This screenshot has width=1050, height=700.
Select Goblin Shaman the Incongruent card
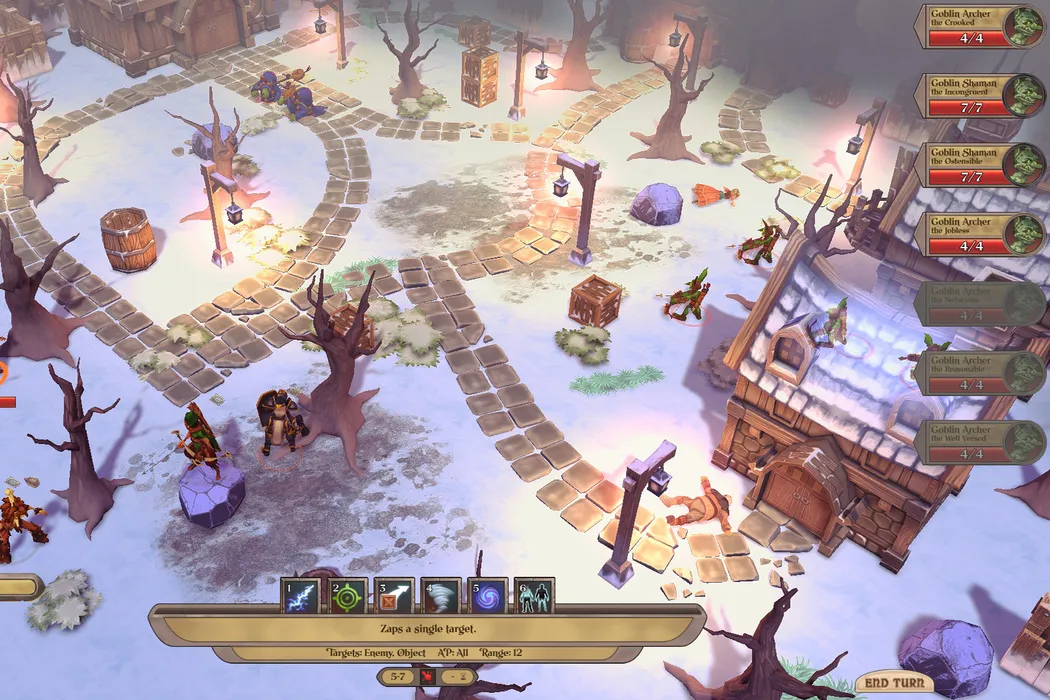pos(975,96)
